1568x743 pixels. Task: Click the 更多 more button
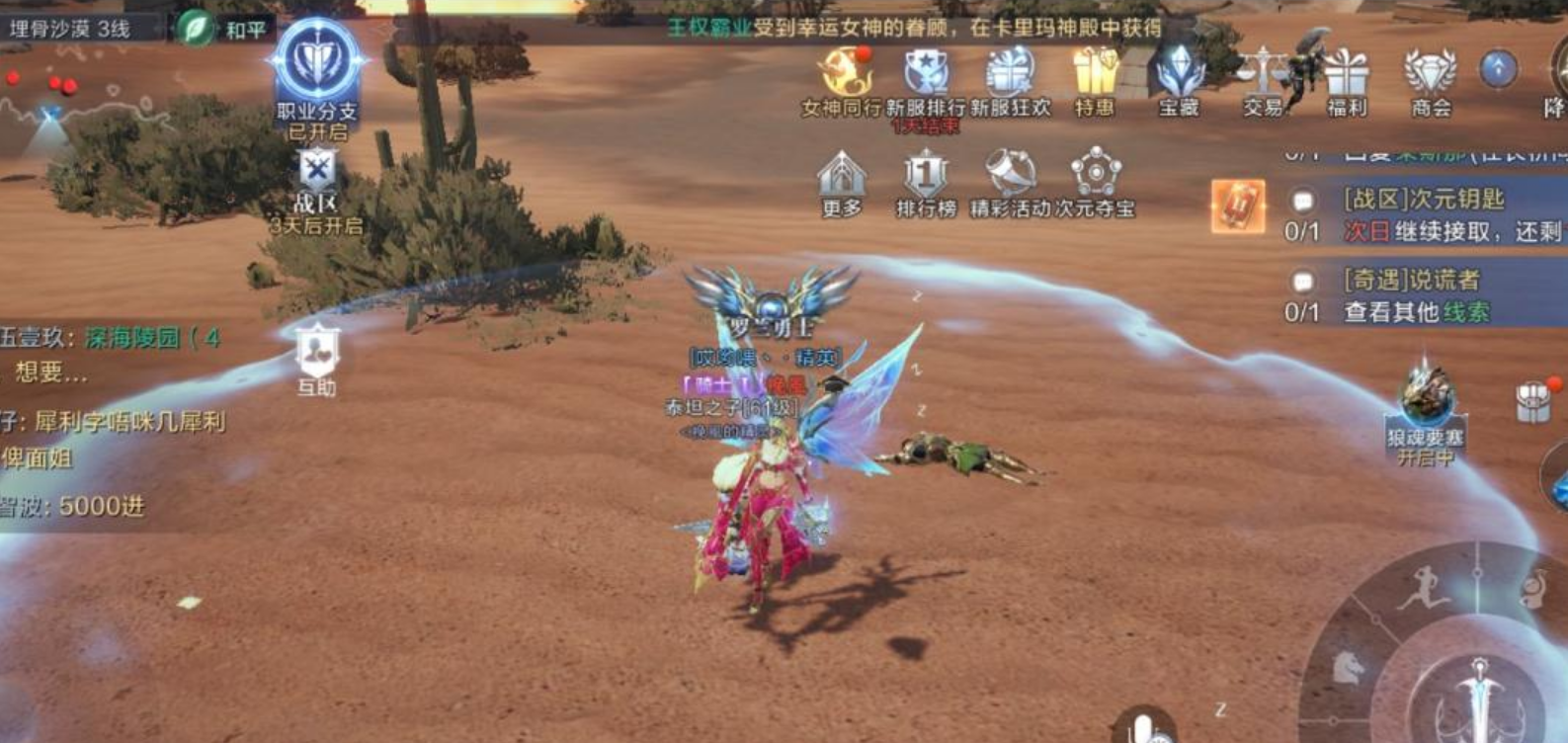click(x=842, y=178)
